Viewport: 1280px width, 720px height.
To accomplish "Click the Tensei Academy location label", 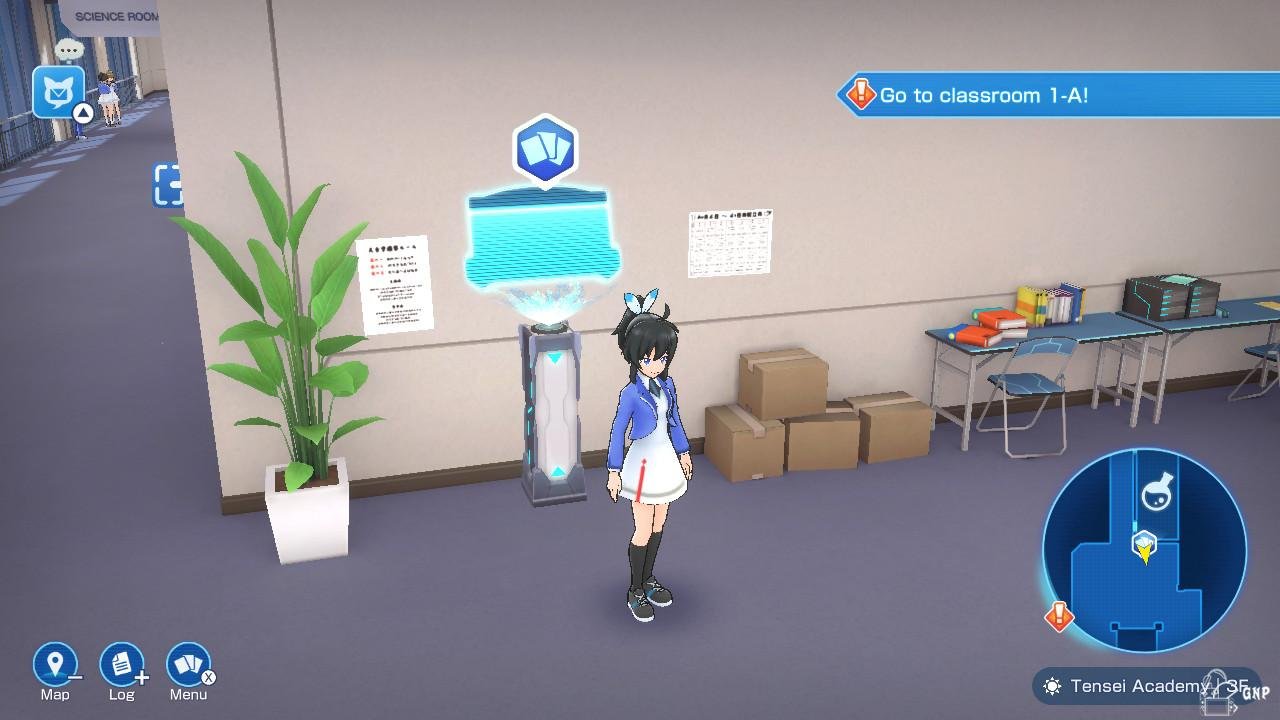I will click(1145, 687).
